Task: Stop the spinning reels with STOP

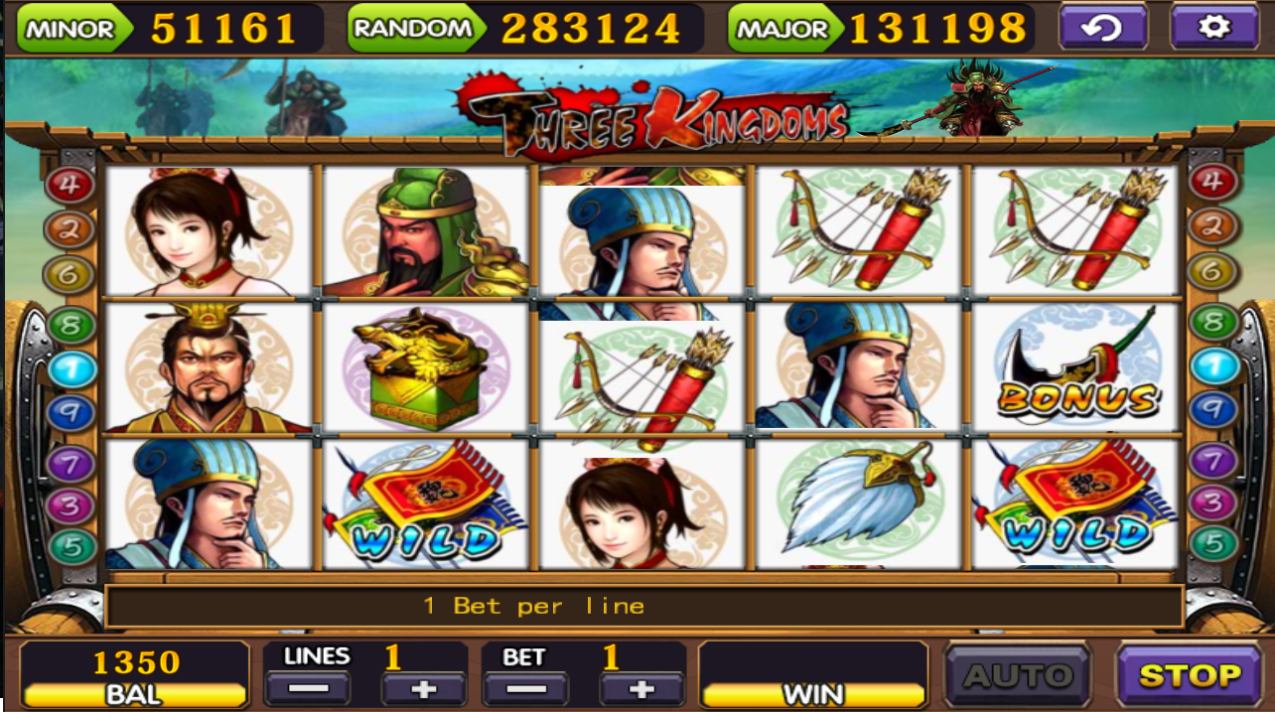Action: 1189,676
